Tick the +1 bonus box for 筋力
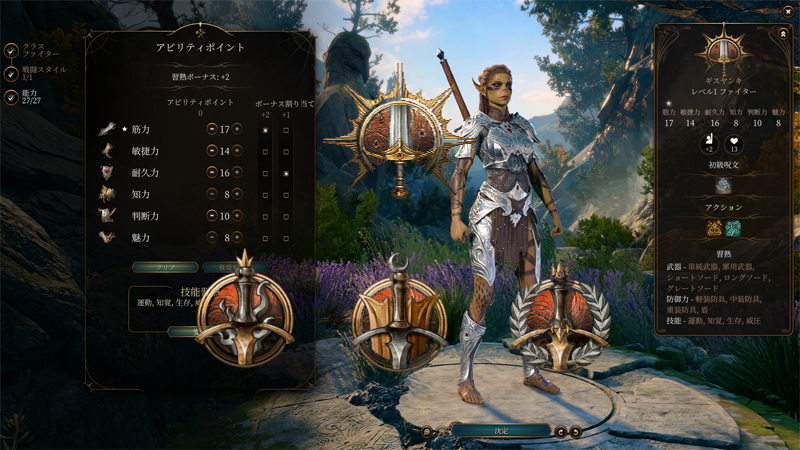Screen dimensions: 800x450 286,130
